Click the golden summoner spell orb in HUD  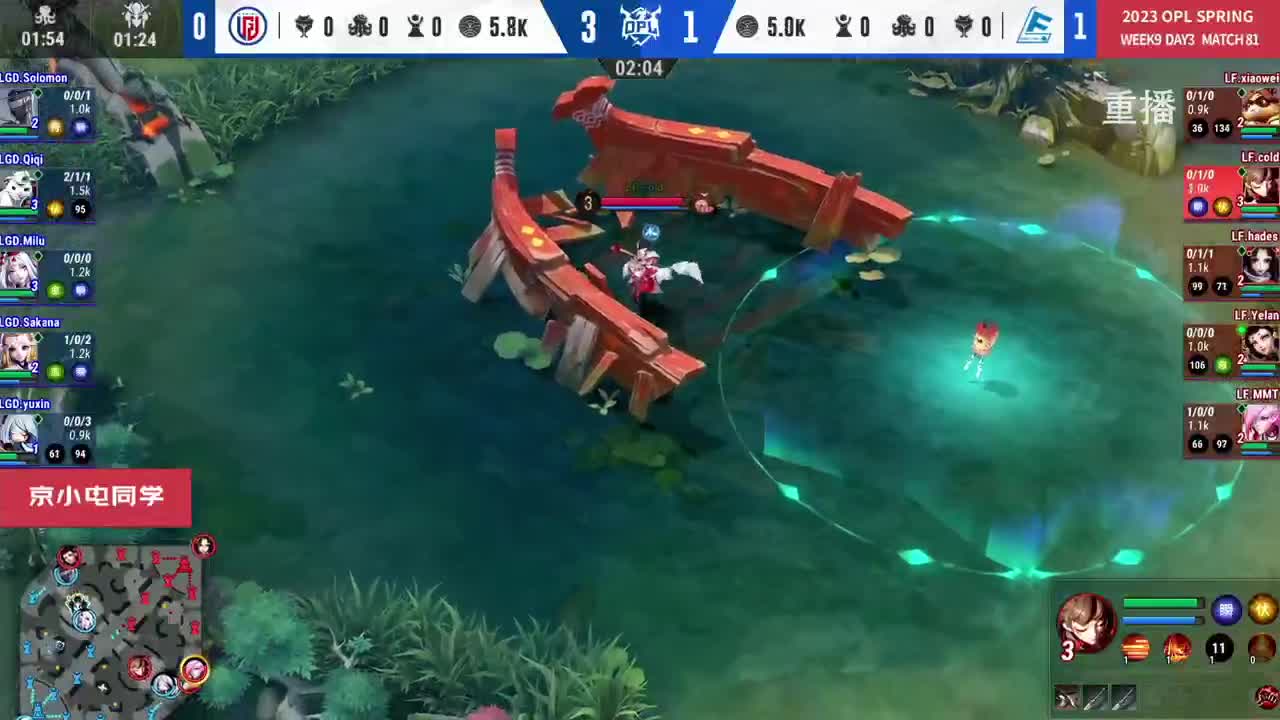[x=1262, y=608]
